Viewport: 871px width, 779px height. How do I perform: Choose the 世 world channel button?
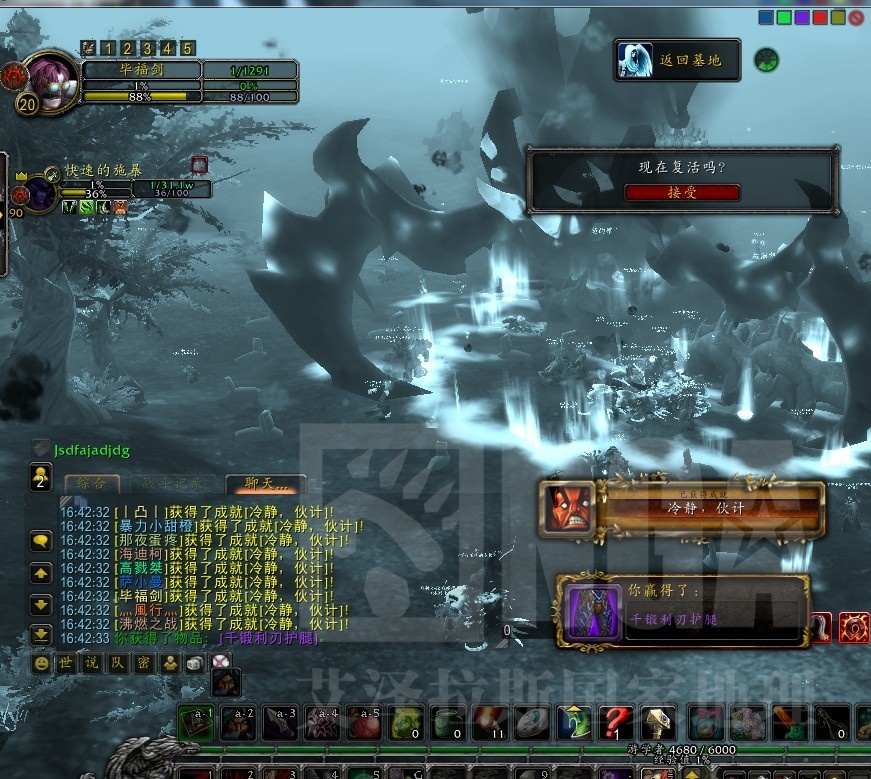pyautogui.click(x=66, y=663)
